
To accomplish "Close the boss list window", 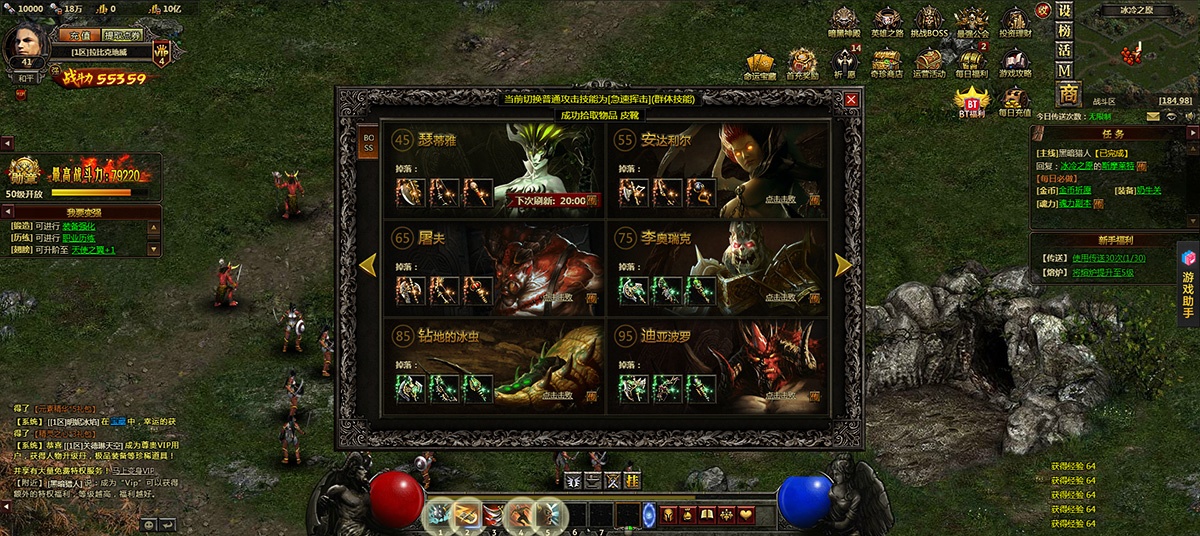I will tap(851, 100).
